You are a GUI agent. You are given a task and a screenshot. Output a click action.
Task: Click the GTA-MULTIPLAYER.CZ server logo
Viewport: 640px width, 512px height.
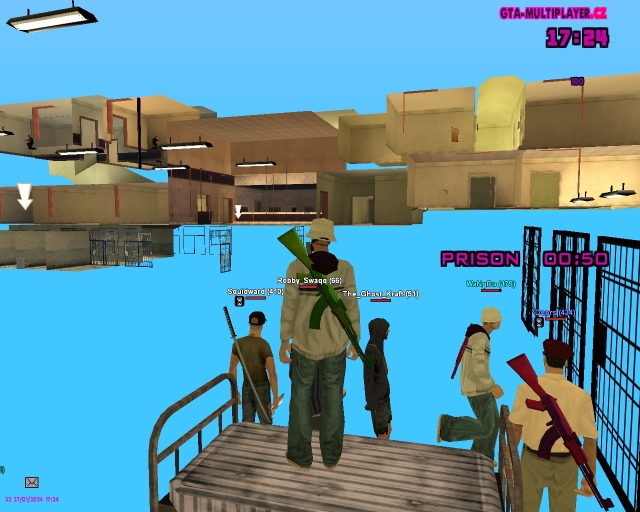[553, 13]
